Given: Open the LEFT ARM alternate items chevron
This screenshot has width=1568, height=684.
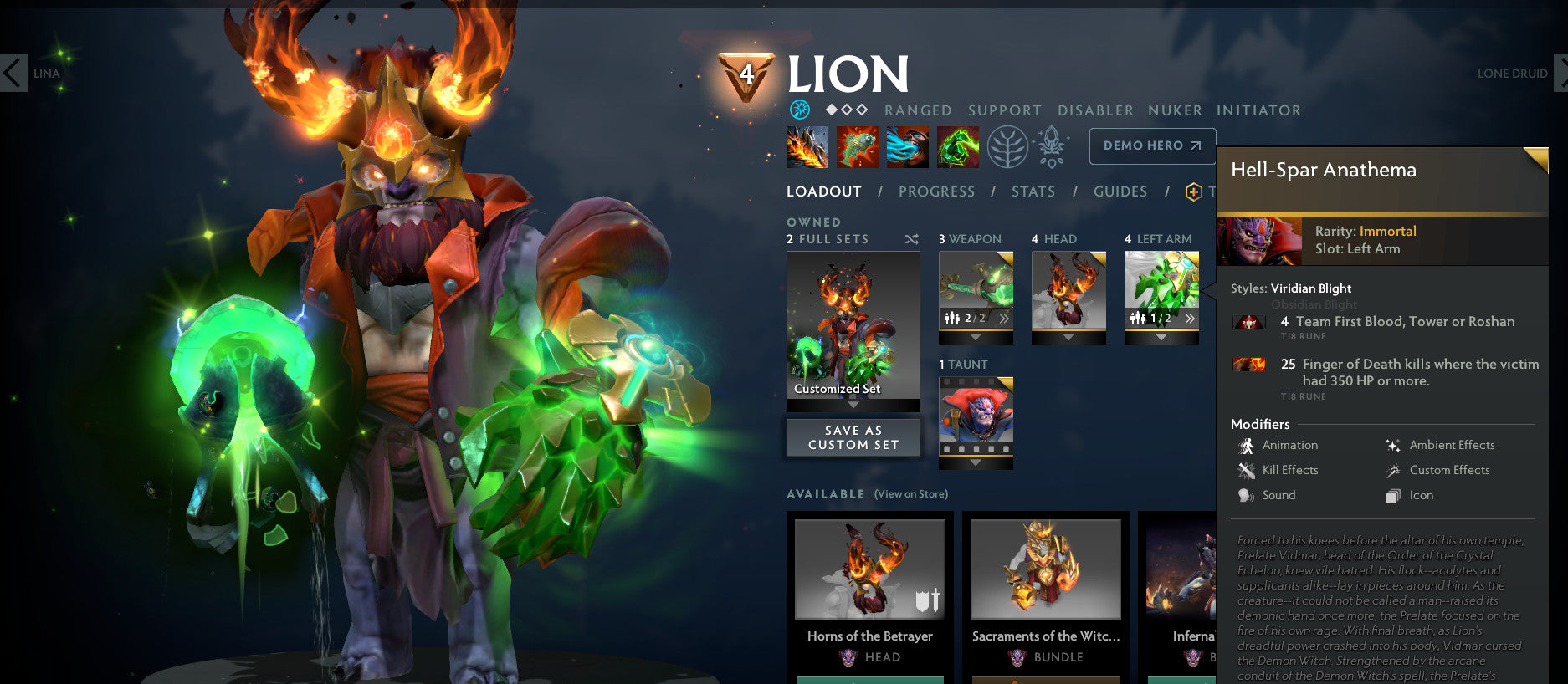Looking at the screenshot, I should pos(1191,318).
